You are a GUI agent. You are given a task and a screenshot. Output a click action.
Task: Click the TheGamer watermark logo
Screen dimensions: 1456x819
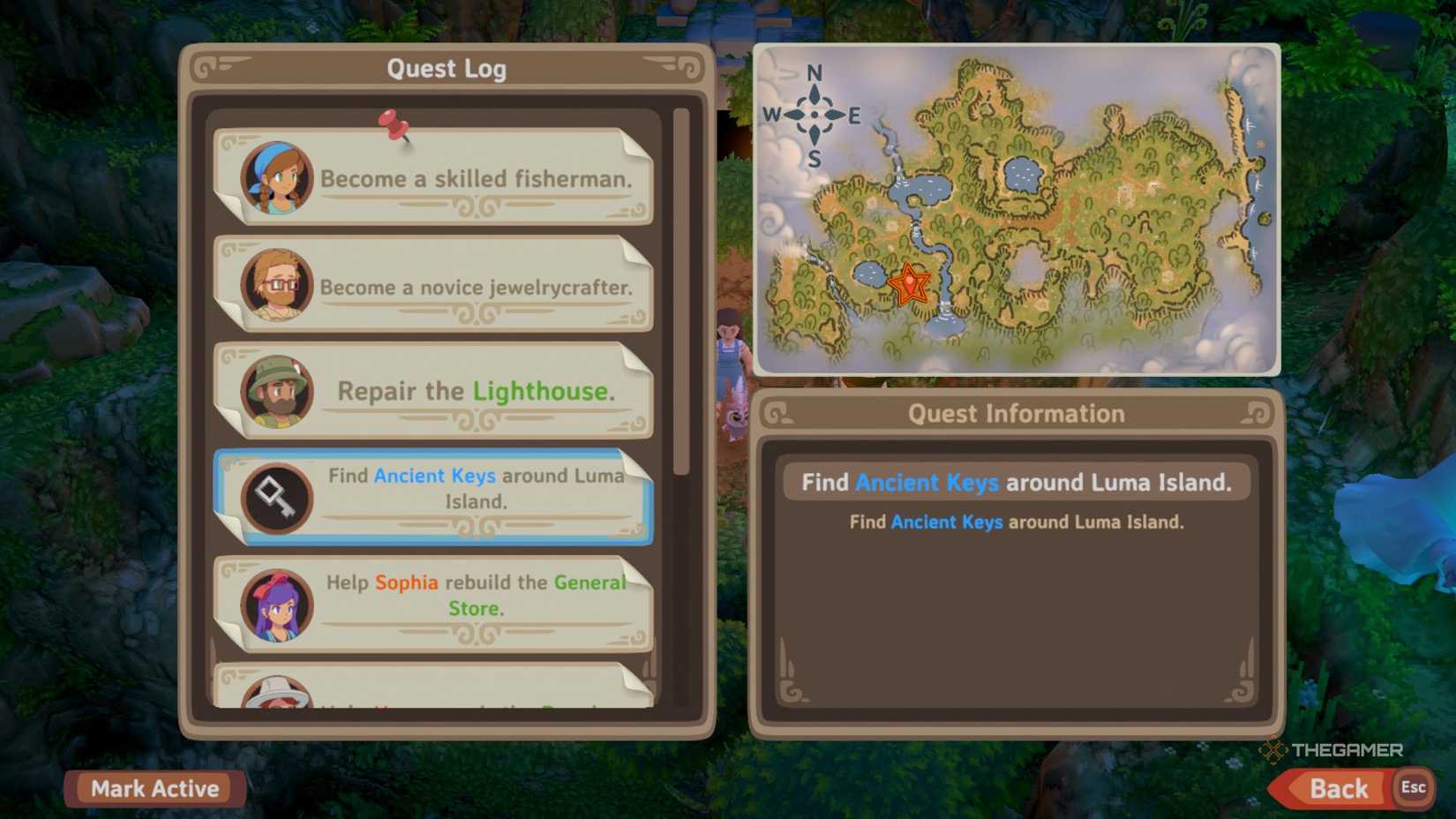[x=1332, y=751]
